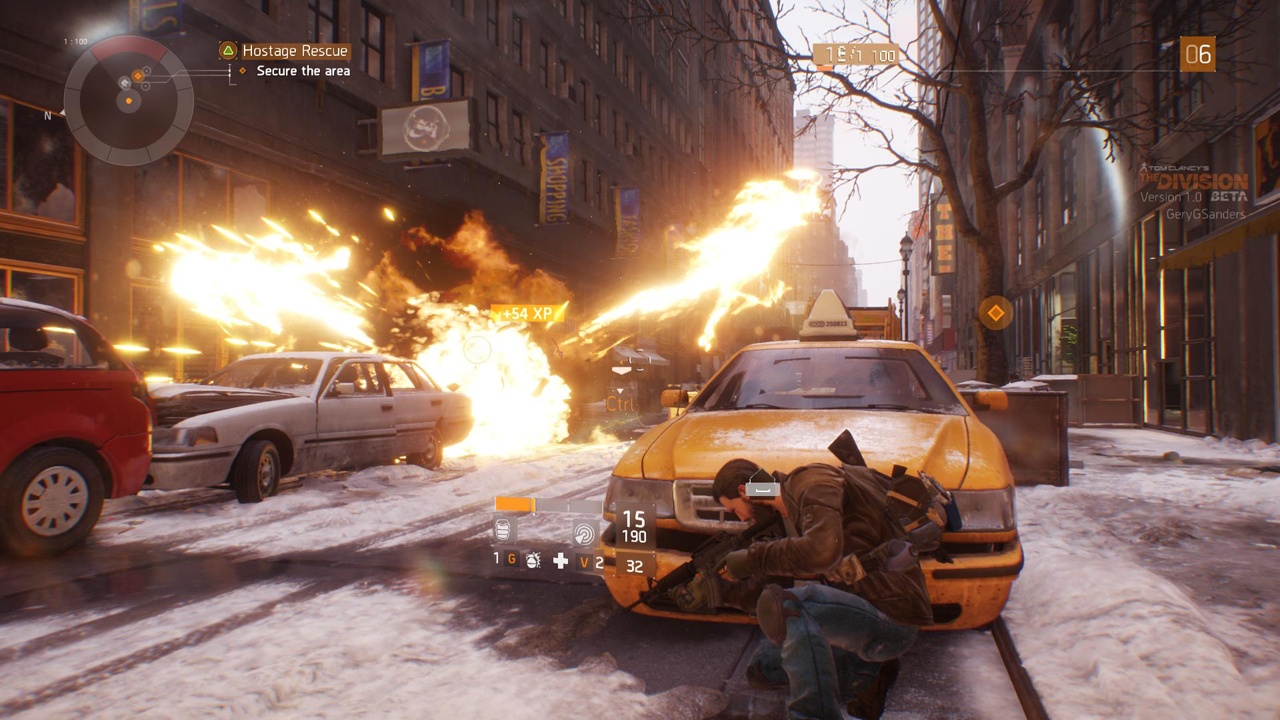Activate the Ballistic Shield skill icon

[x=505, y=531]
